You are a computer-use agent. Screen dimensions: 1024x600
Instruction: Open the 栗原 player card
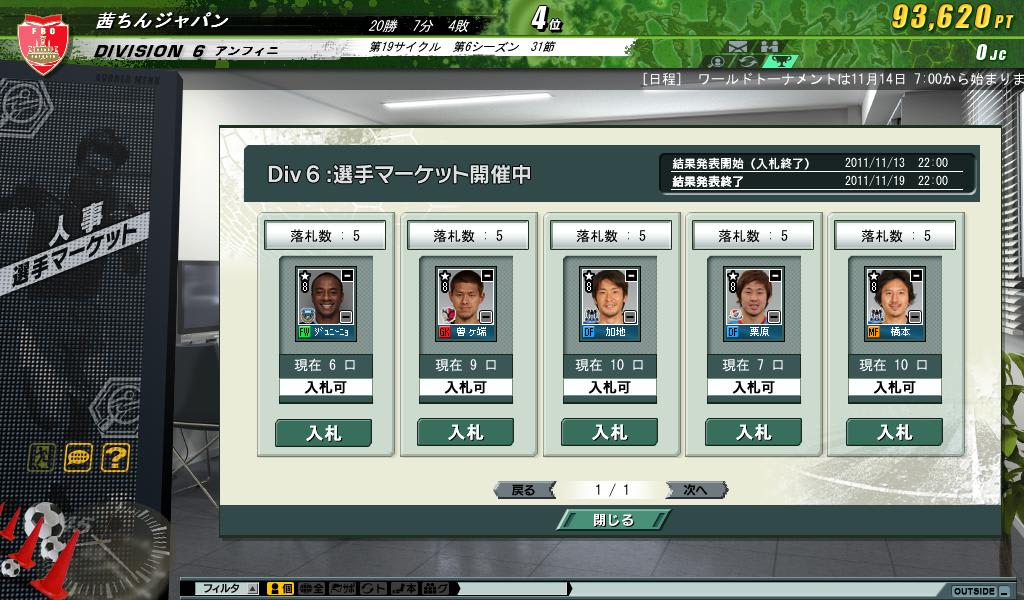point(753,304)
